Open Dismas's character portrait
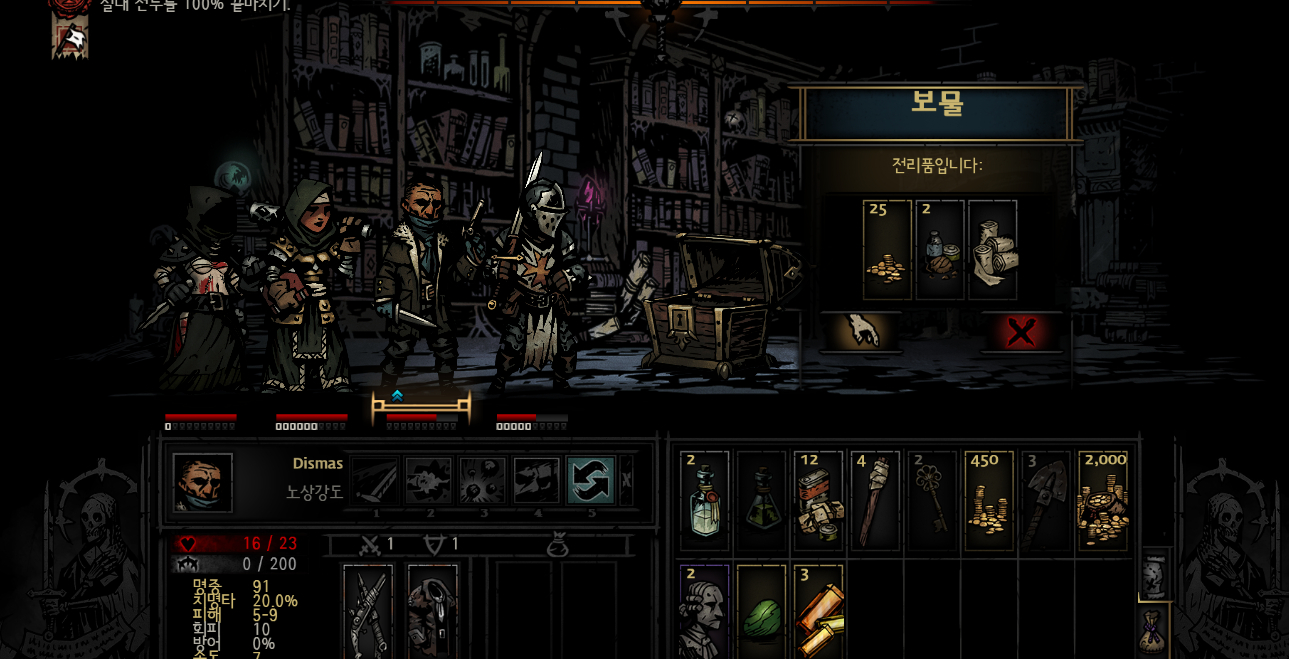The image size is (1289, 659). [x=203, y=483]
